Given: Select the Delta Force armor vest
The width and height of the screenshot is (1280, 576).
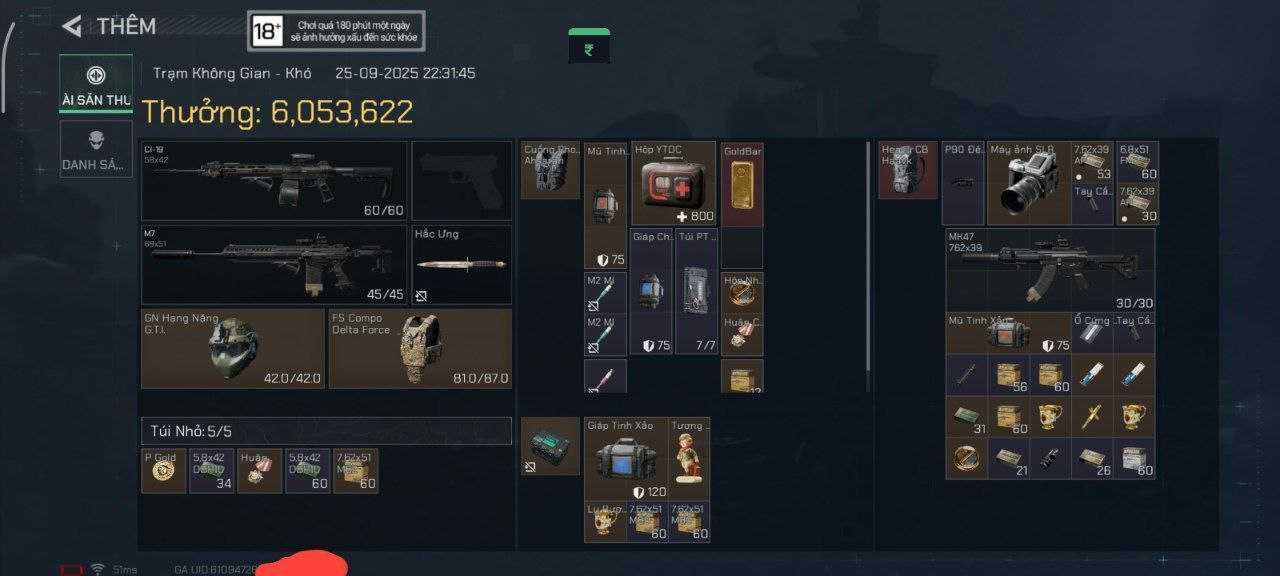Looking at the screenshot, I should pyautogui.click(x=420, y=349).
